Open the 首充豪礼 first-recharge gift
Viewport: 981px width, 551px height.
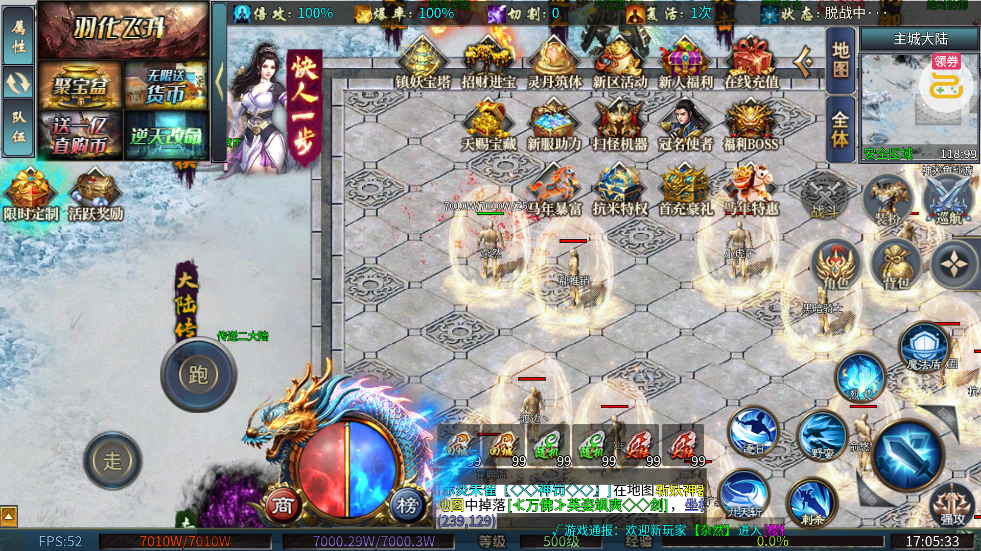[x=684, y=188]
